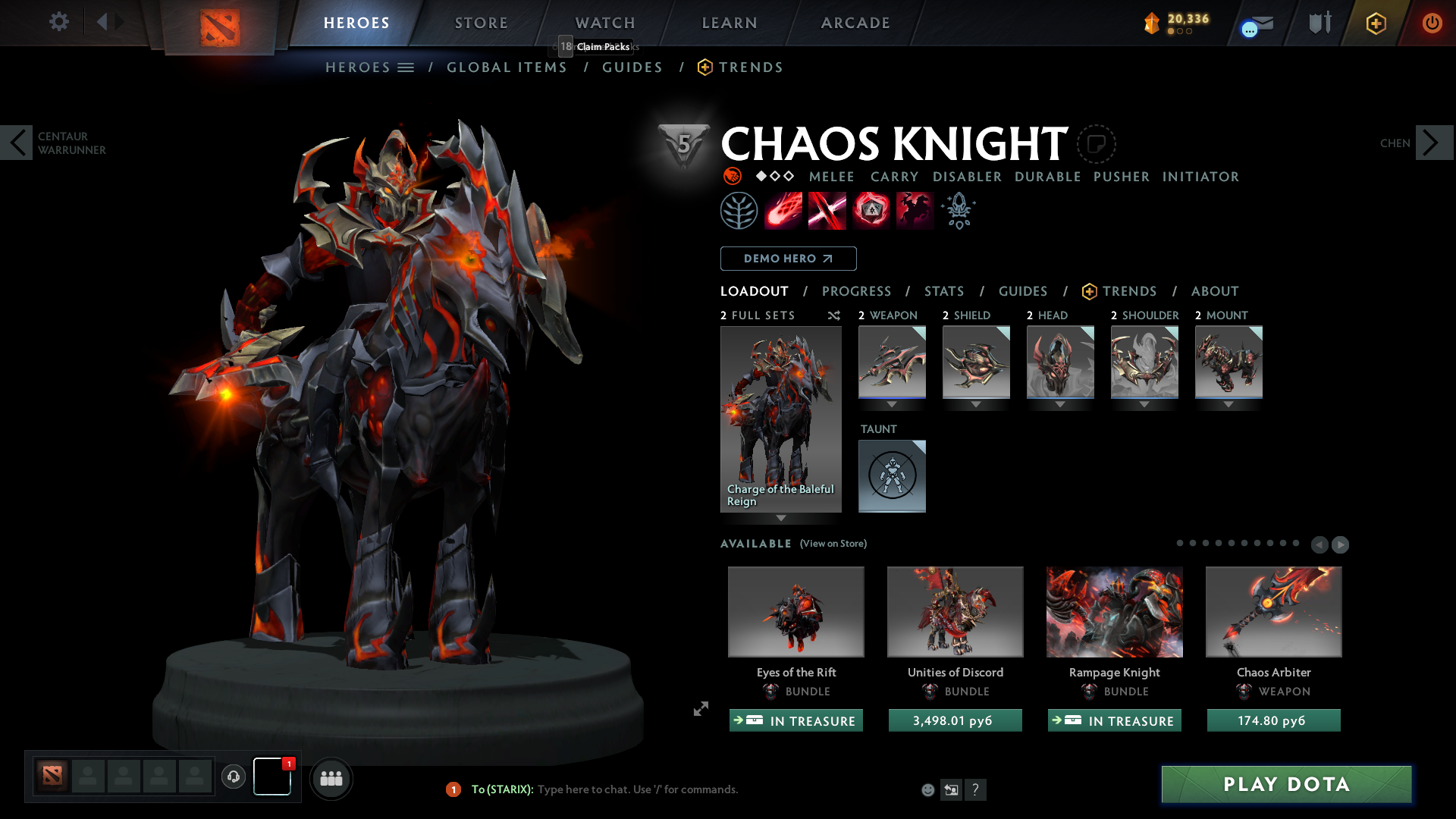Screen dimensions: 1456x819
Task: Expand the heroes hamburger menu
Action: click(x=407, y=67)
